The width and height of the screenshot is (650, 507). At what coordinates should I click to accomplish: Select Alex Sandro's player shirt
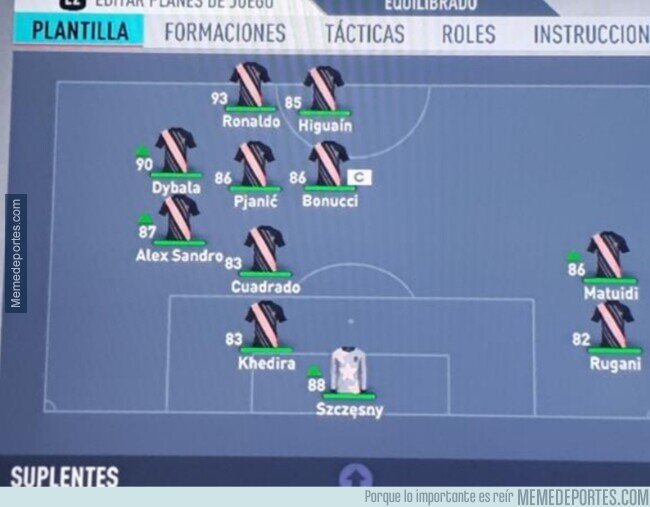click(x=179, y=218)
